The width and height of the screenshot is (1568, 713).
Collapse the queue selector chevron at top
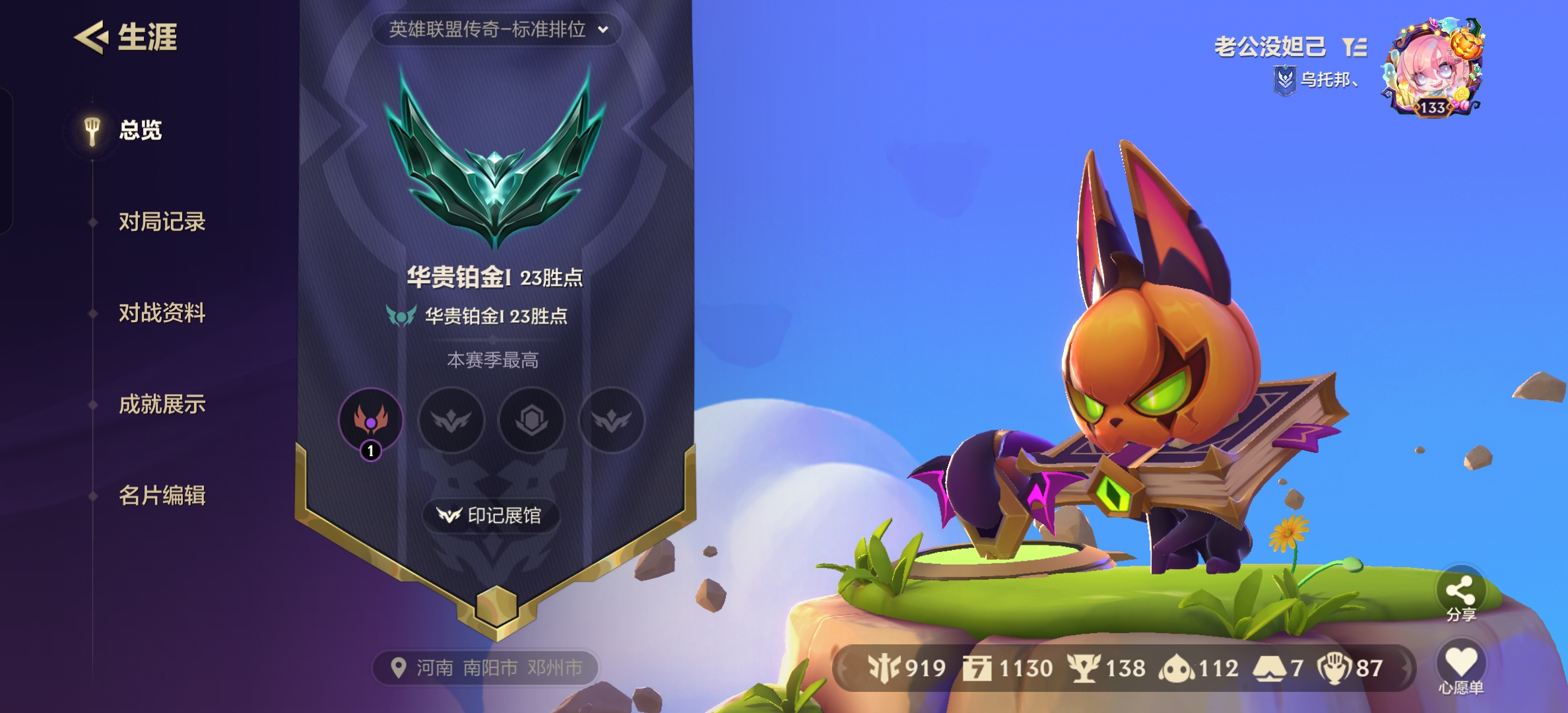click(602, 30)
